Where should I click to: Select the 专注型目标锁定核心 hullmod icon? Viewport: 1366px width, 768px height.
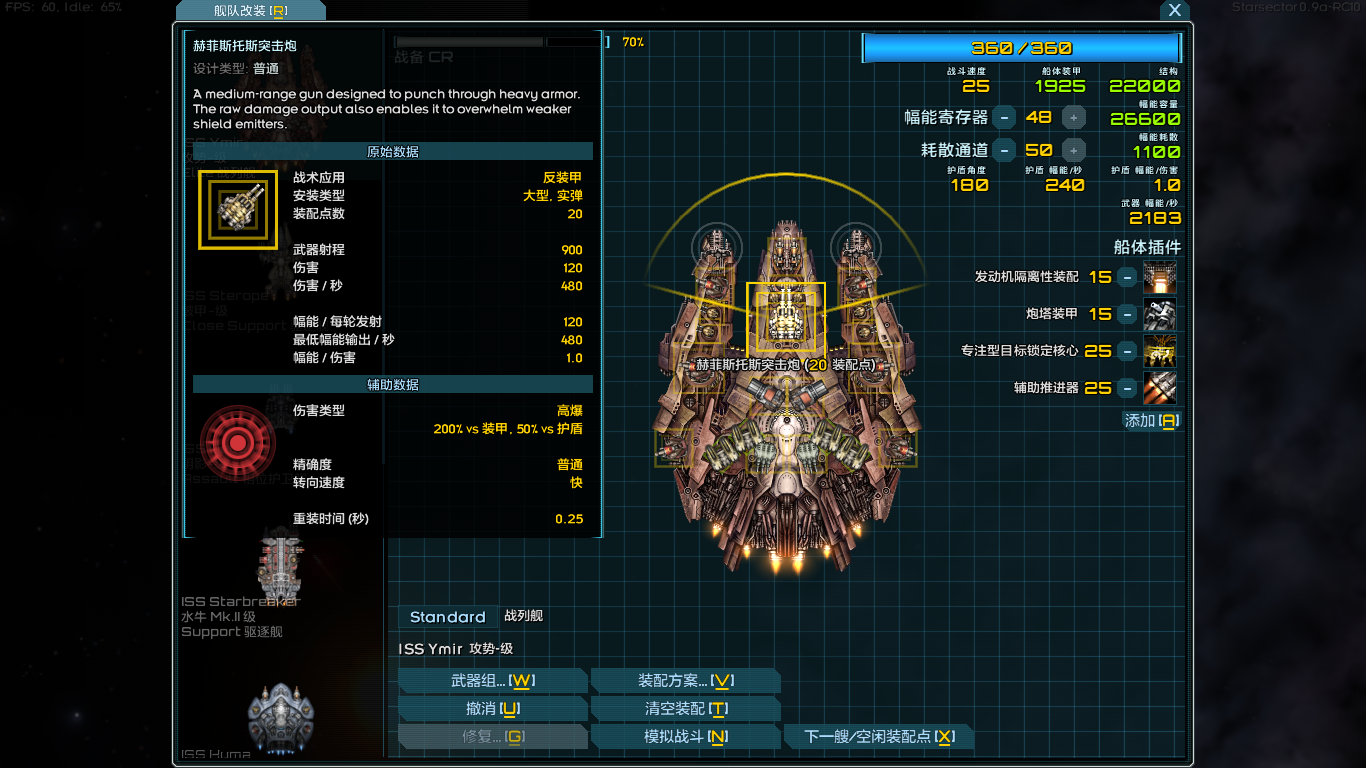[1160, 351]
